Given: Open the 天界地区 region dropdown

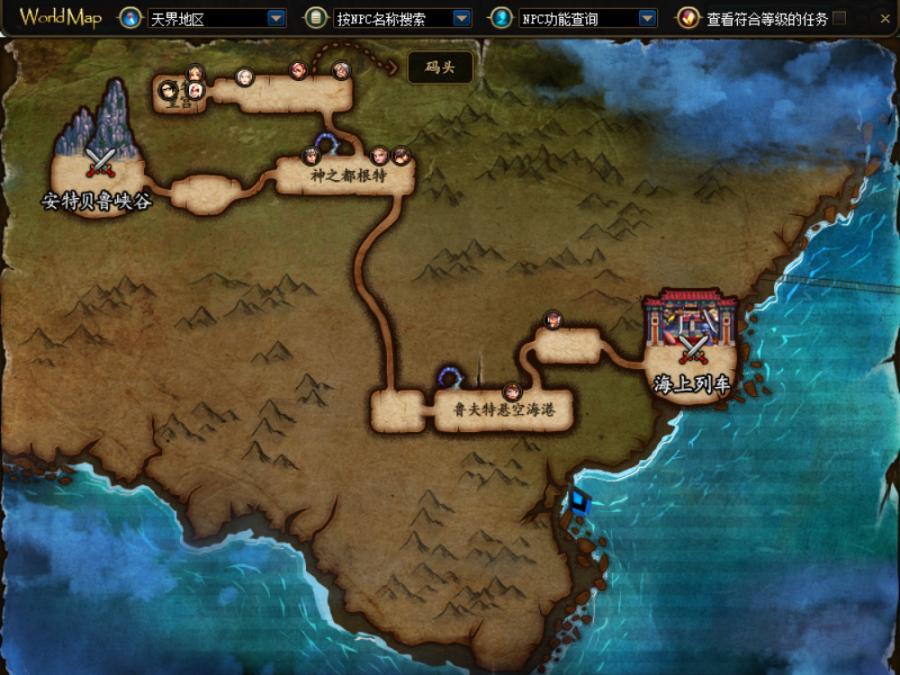Looking at the screenshot, I should tap(275, 18).
